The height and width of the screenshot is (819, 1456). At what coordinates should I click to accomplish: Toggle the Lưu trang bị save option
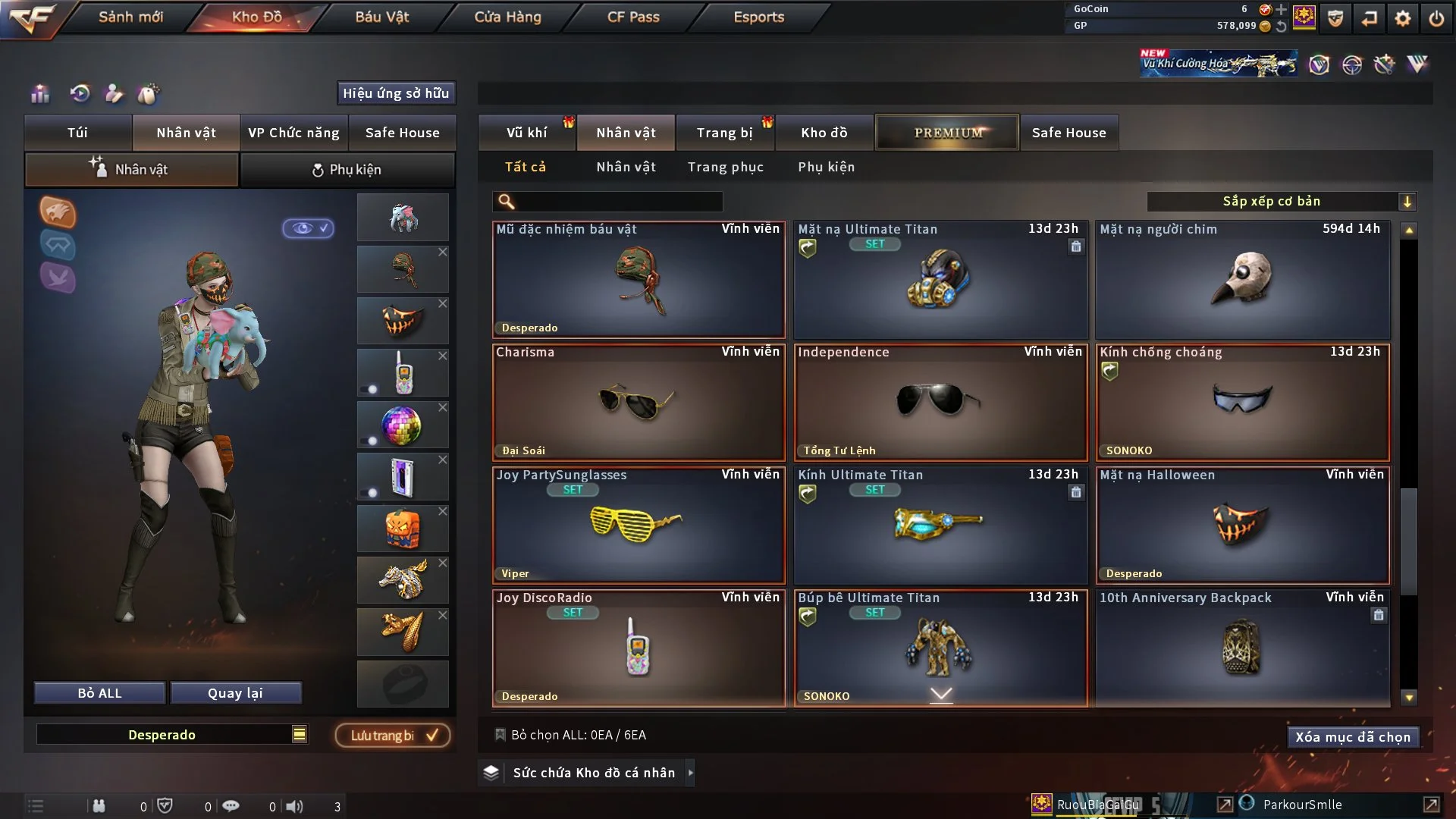tap(393, 736)
